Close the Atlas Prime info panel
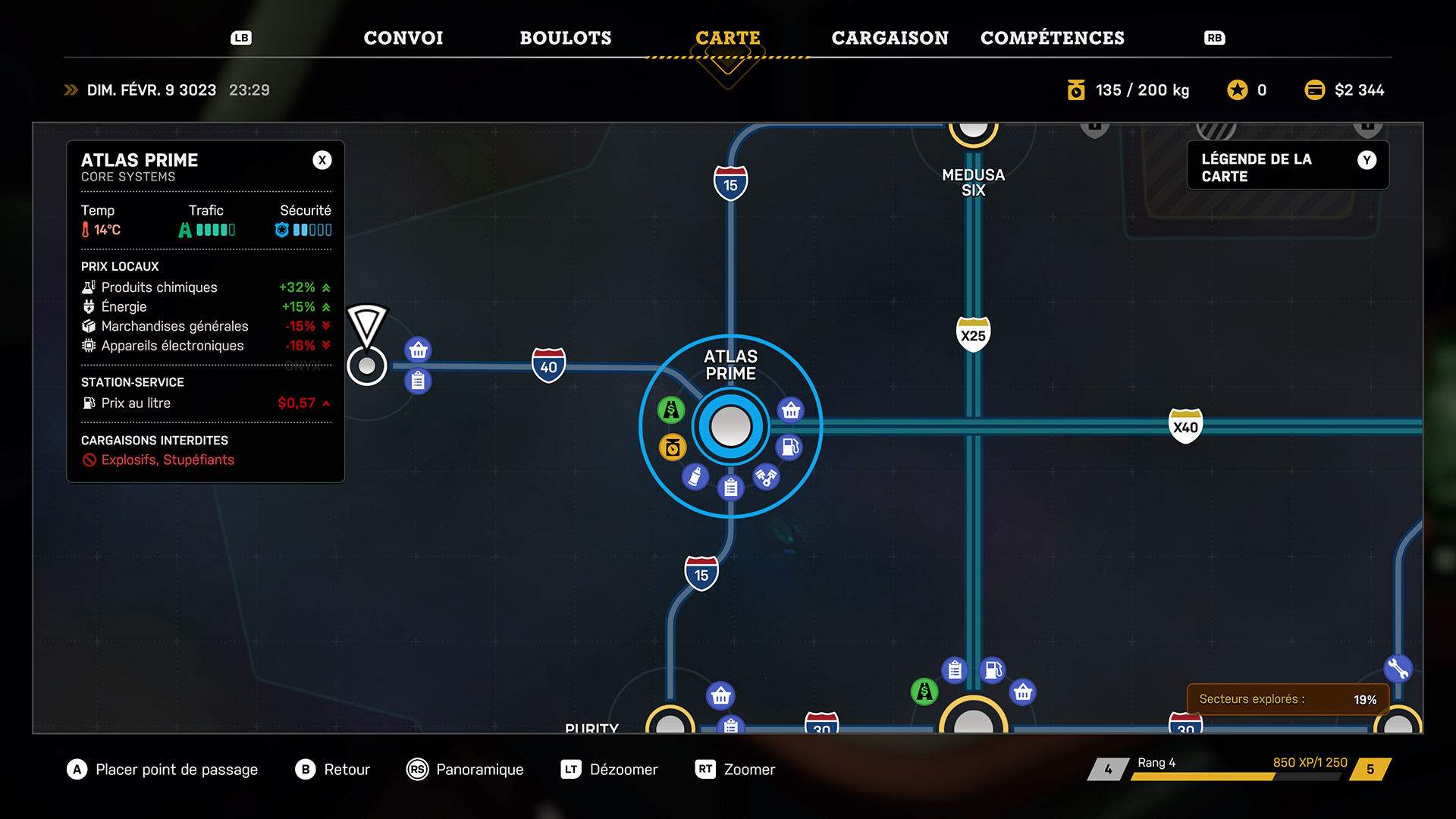Image resolution: width=1456 pixels, height=819 pixels. coord(322,160)
